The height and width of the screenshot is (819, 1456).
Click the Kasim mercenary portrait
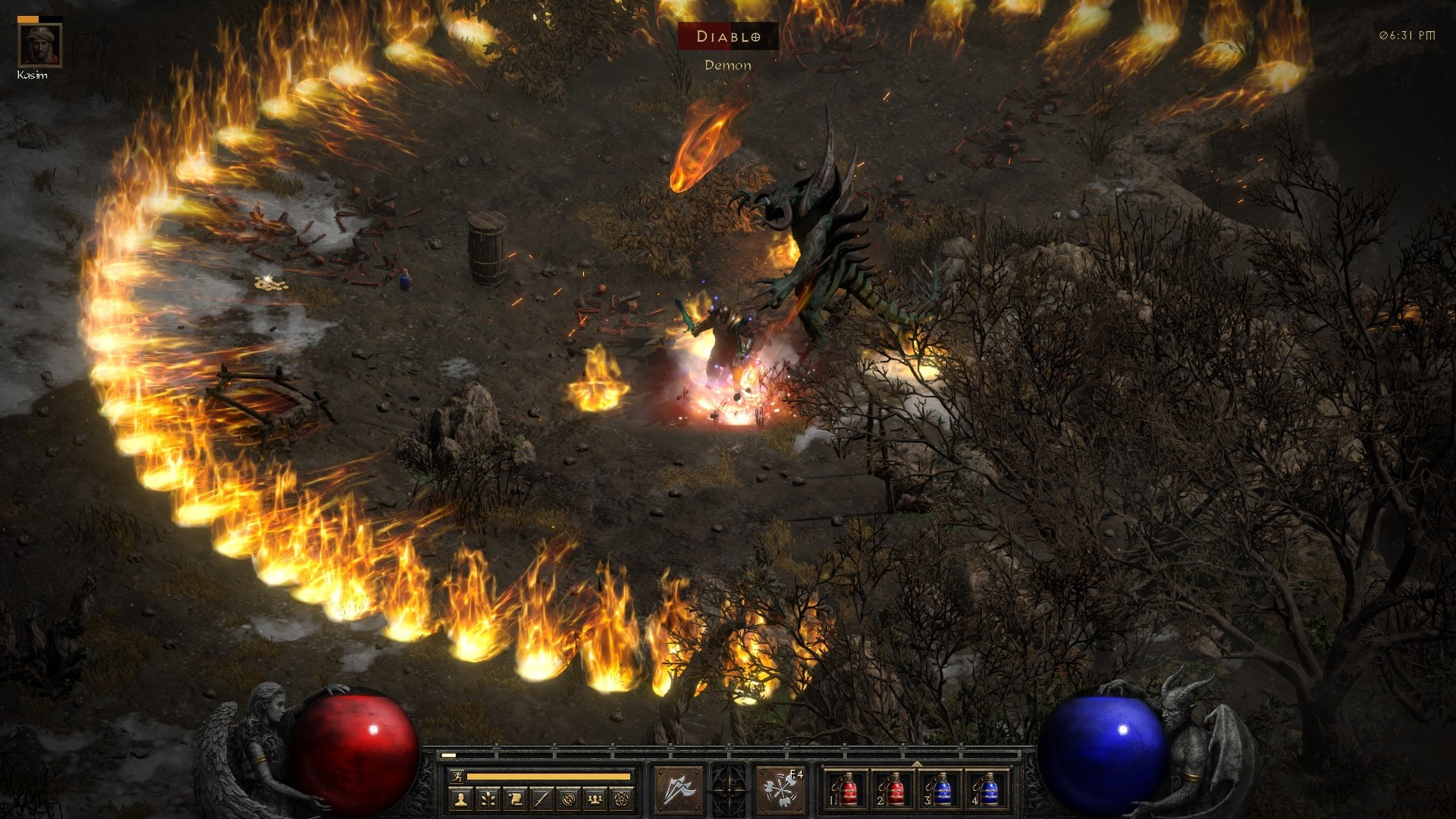click(x=40, y=45)
